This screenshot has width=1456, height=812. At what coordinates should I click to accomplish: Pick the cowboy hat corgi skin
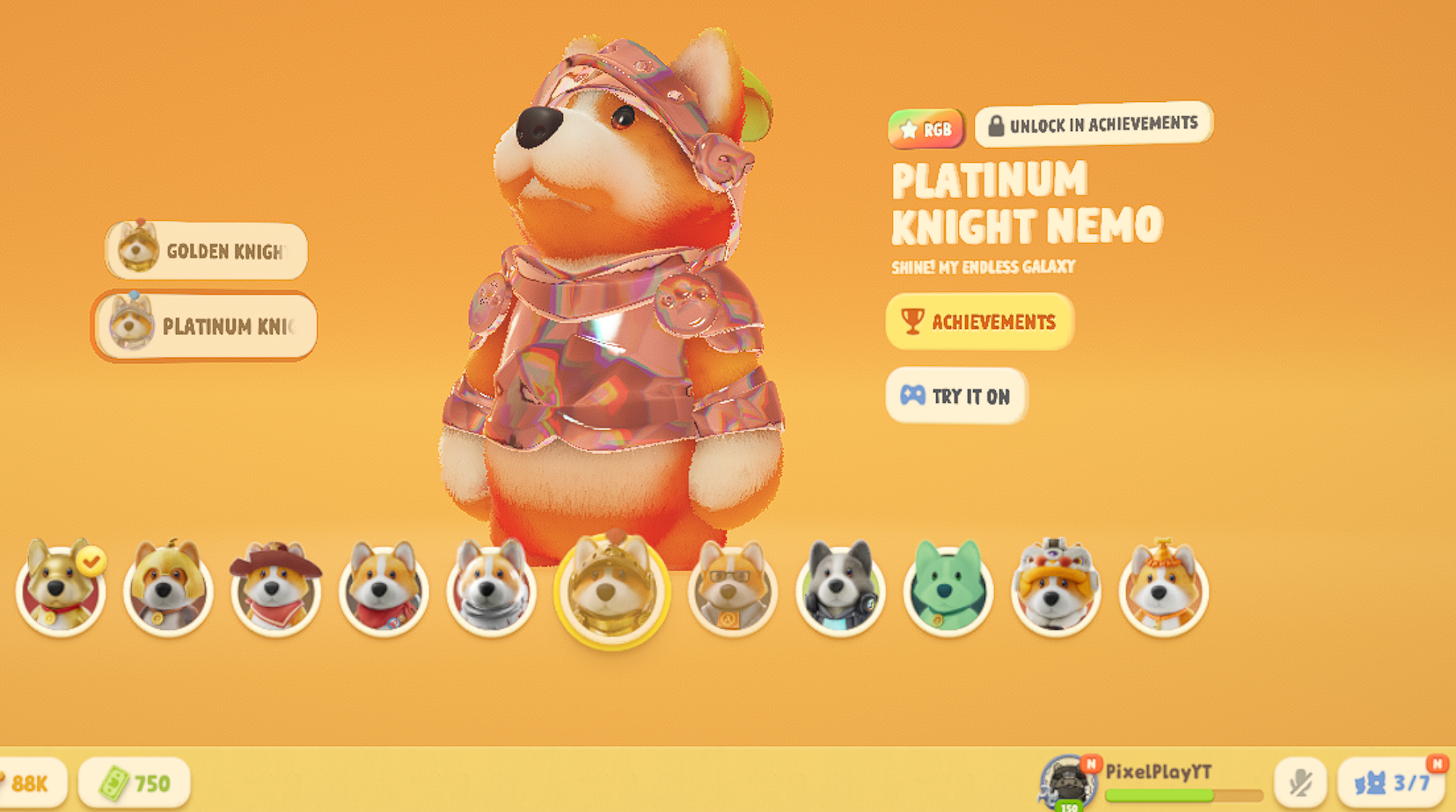[x=275, y=589]
